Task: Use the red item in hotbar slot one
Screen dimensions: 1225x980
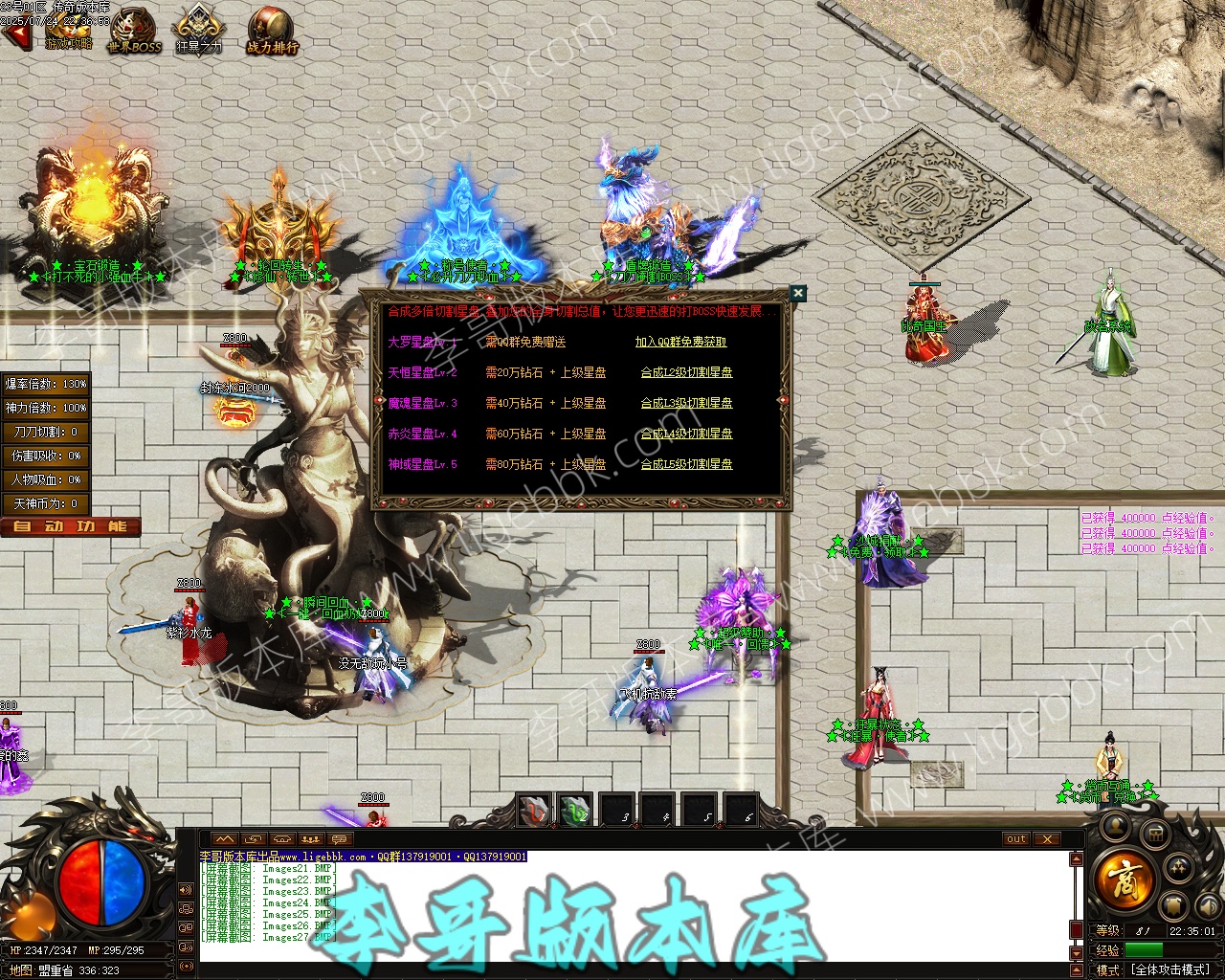Action: tap(534, 810)
